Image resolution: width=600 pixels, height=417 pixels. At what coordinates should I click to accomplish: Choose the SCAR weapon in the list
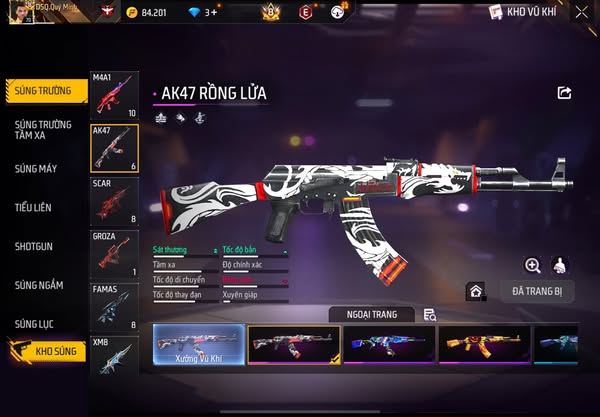tap(114, 201)
